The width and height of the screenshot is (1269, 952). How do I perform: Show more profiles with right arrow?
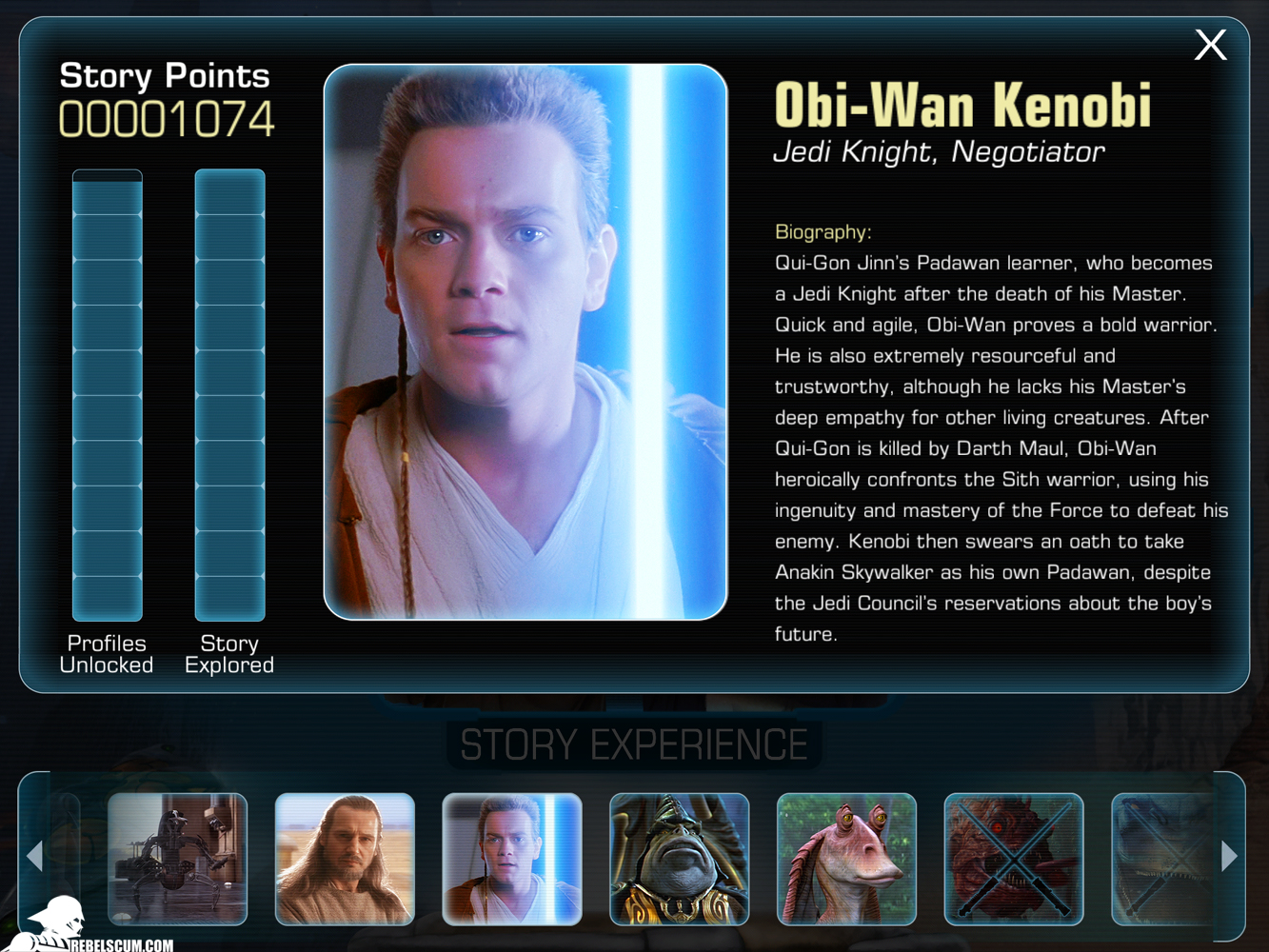point(1229,856)
